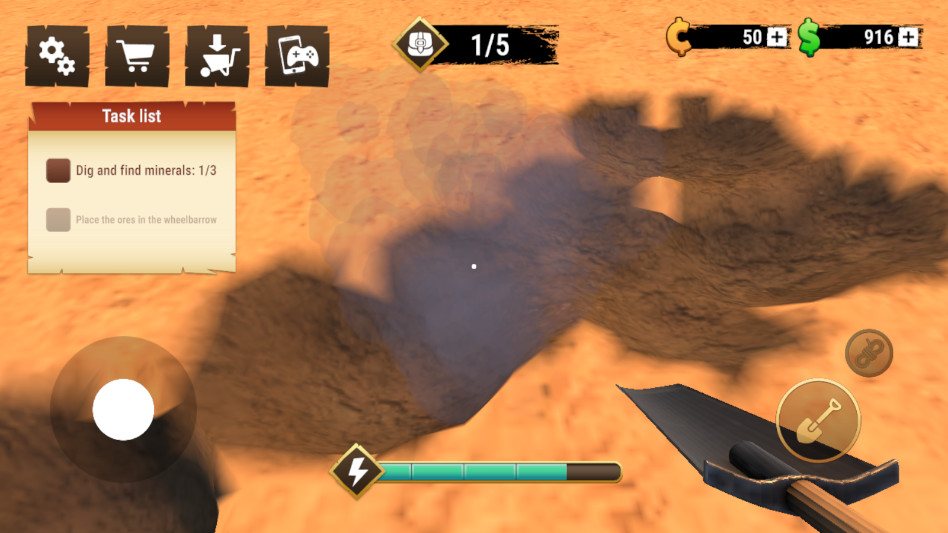Touch the virtual movement joystick knob

123,409
